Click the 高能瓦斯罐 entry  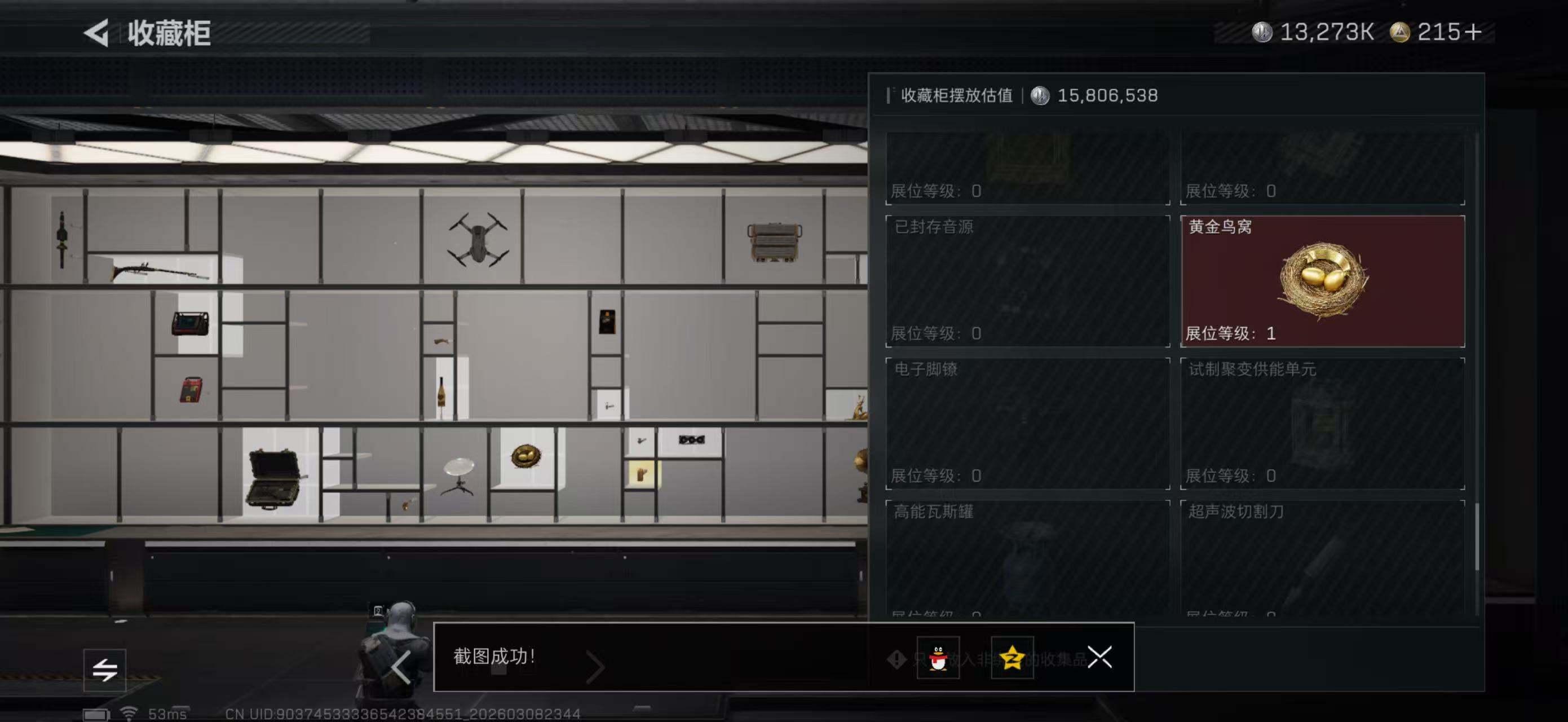coord(1026,554)
